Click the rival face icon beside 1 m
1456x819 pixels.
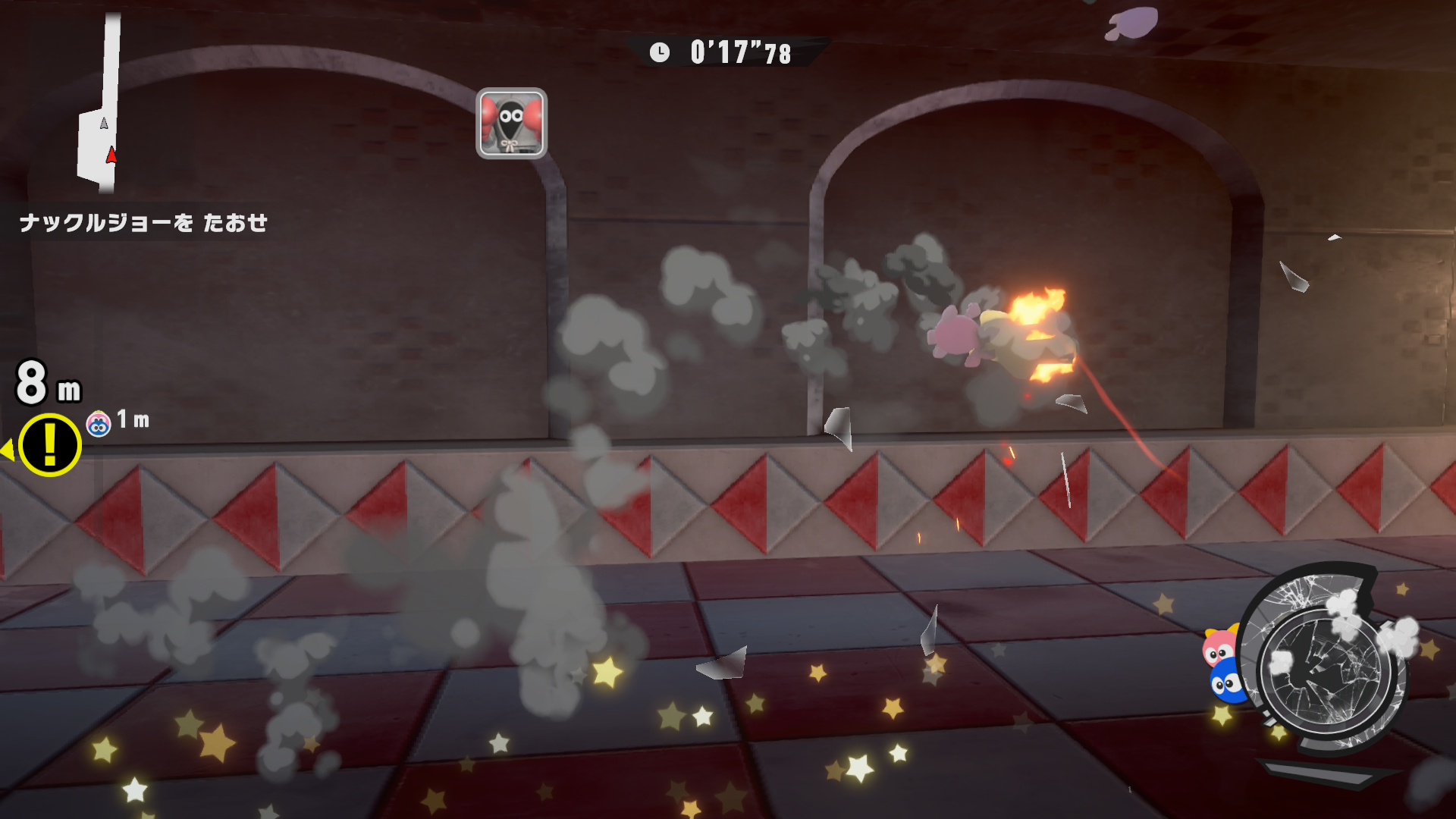click(x=99, y=424)
